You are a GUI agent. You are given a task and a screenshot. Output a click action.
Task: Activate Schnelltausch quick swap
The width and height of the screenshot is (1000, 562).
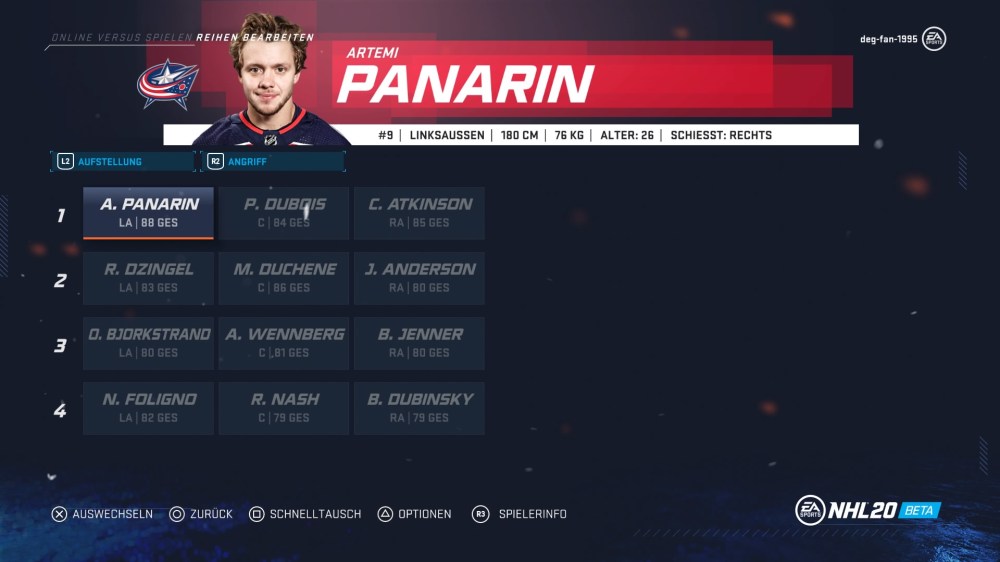pos(305,514)
